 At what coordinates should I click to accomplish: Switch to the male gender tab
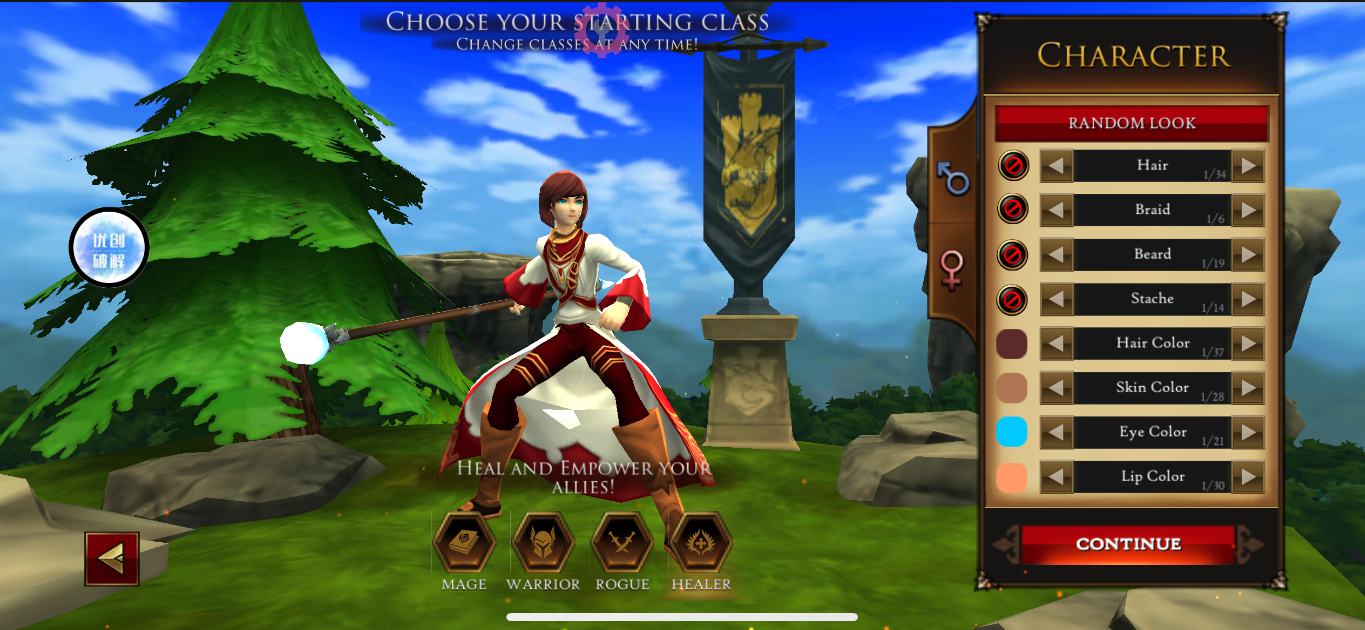tap(952, 179)
